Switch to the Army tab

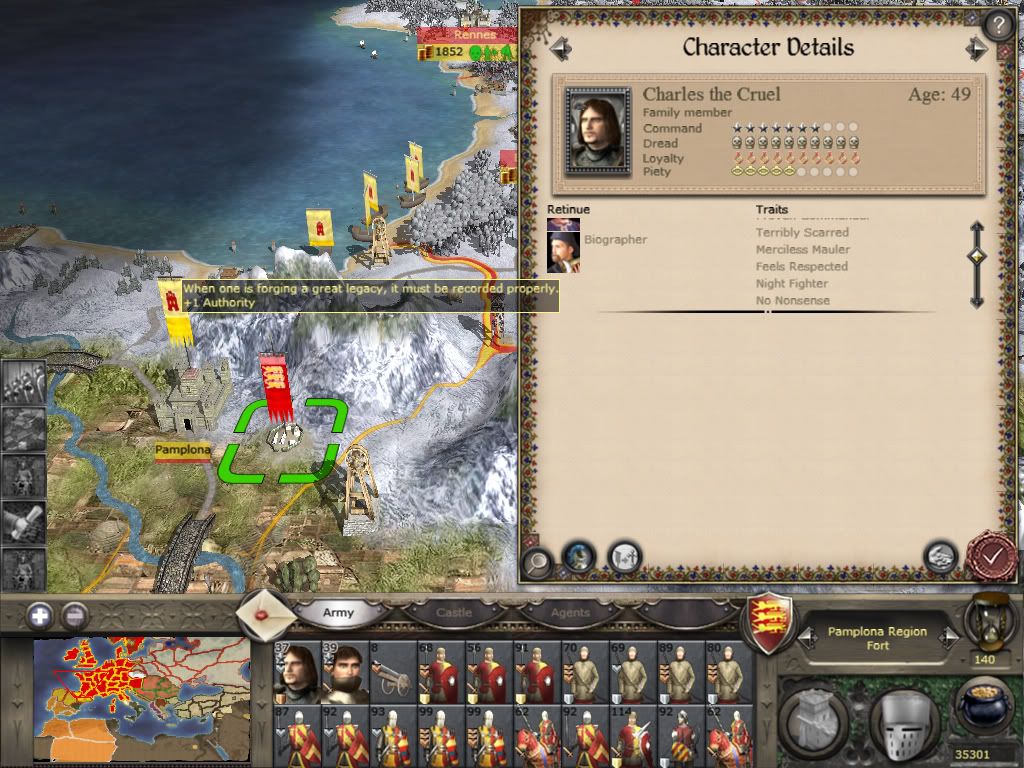coord(338,612)
